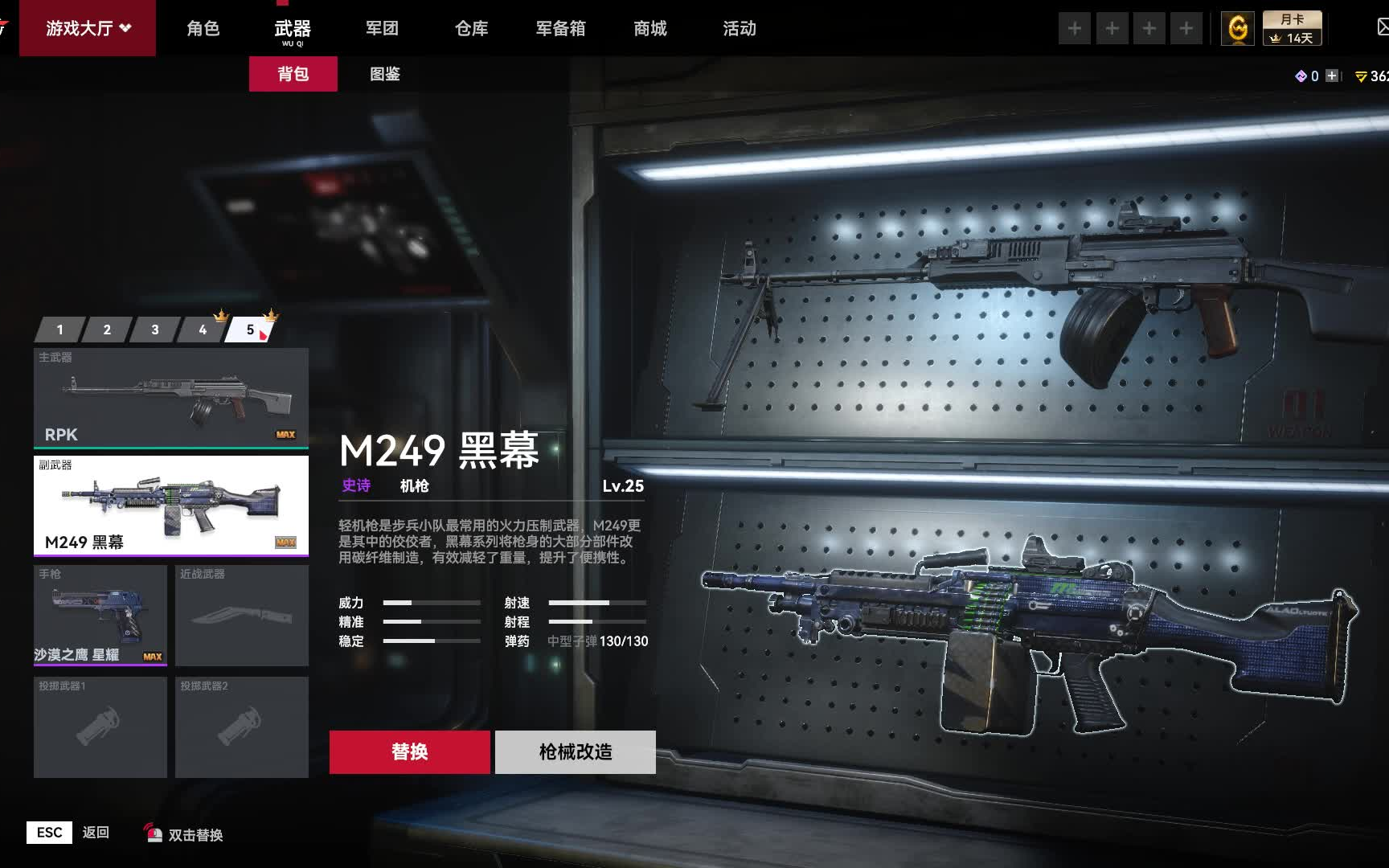The width and height of the screenshot is (1389, 868).
Task: Click the red 替换 button
Action: click(410, 752)
